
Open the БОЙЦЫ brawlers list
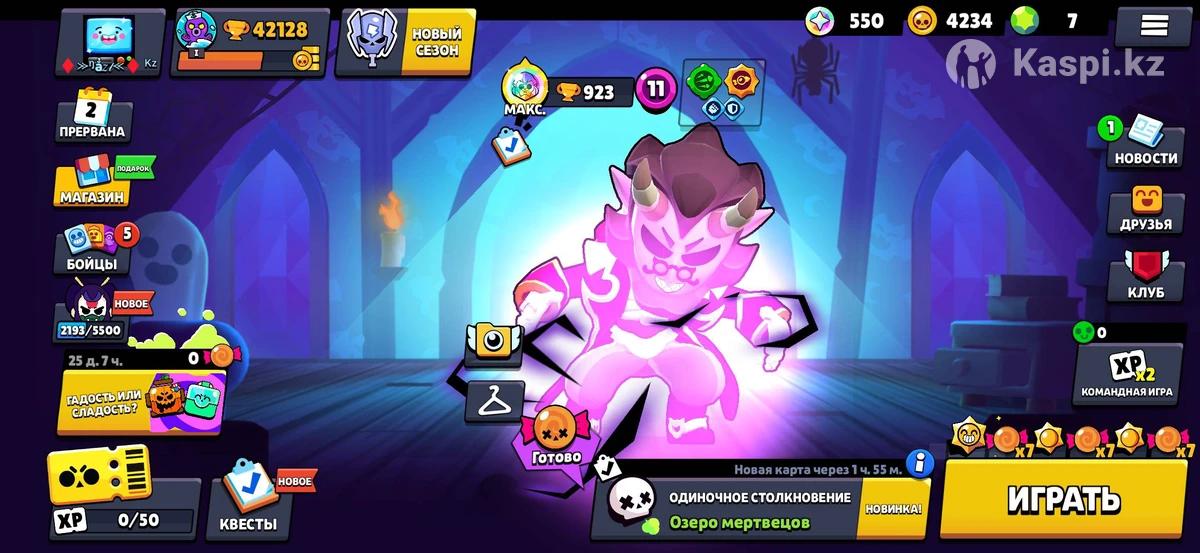click(92, 248)
